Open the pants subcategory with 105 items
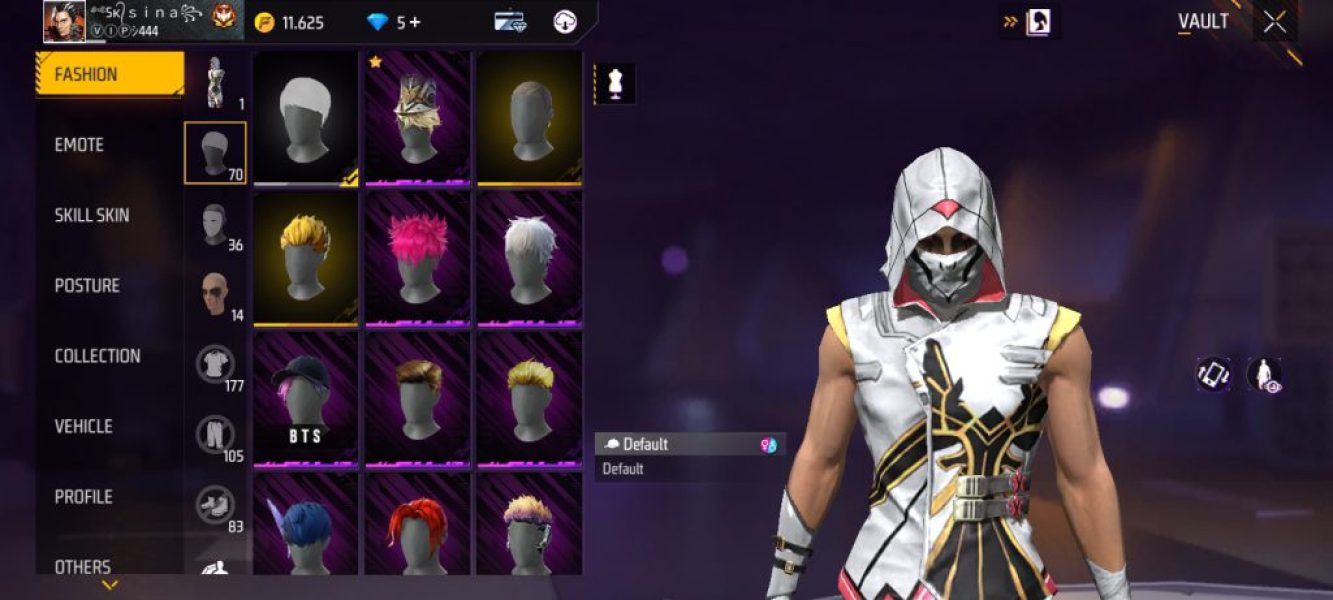Screen dimensions: 1333x600 215,436
